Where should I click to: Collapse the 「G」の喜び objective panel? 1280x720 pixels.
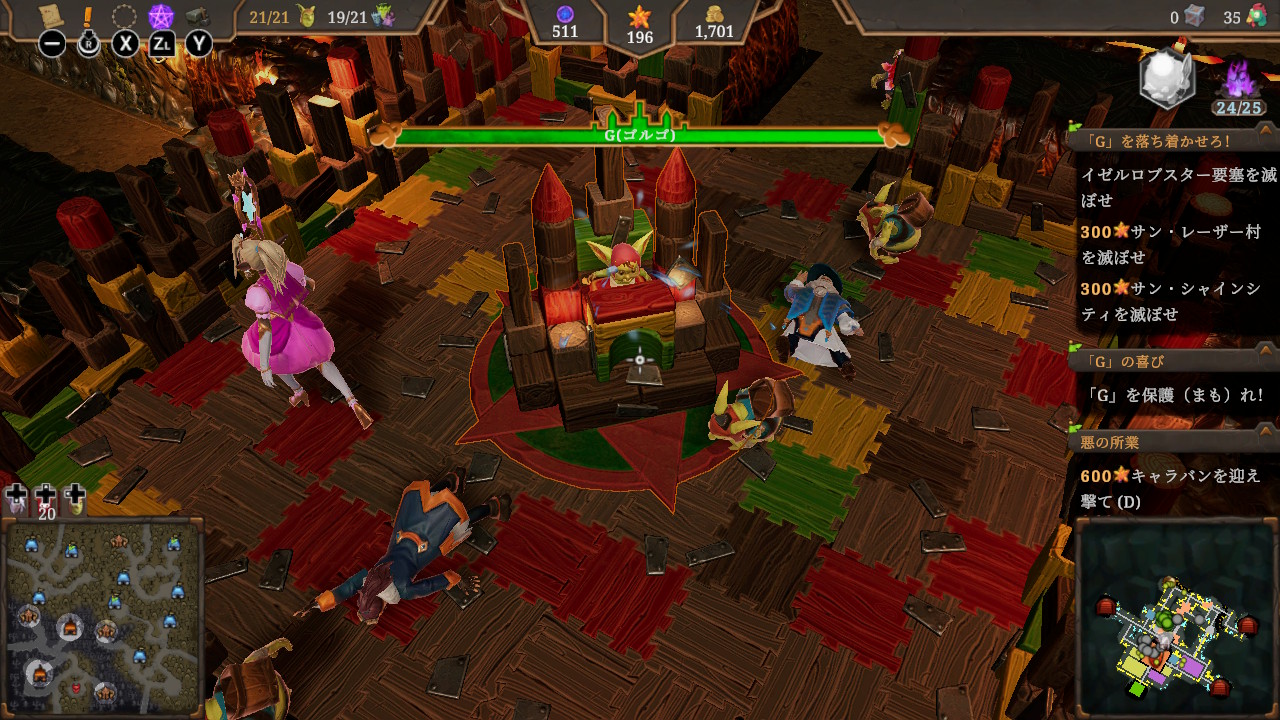[1265, 350]
